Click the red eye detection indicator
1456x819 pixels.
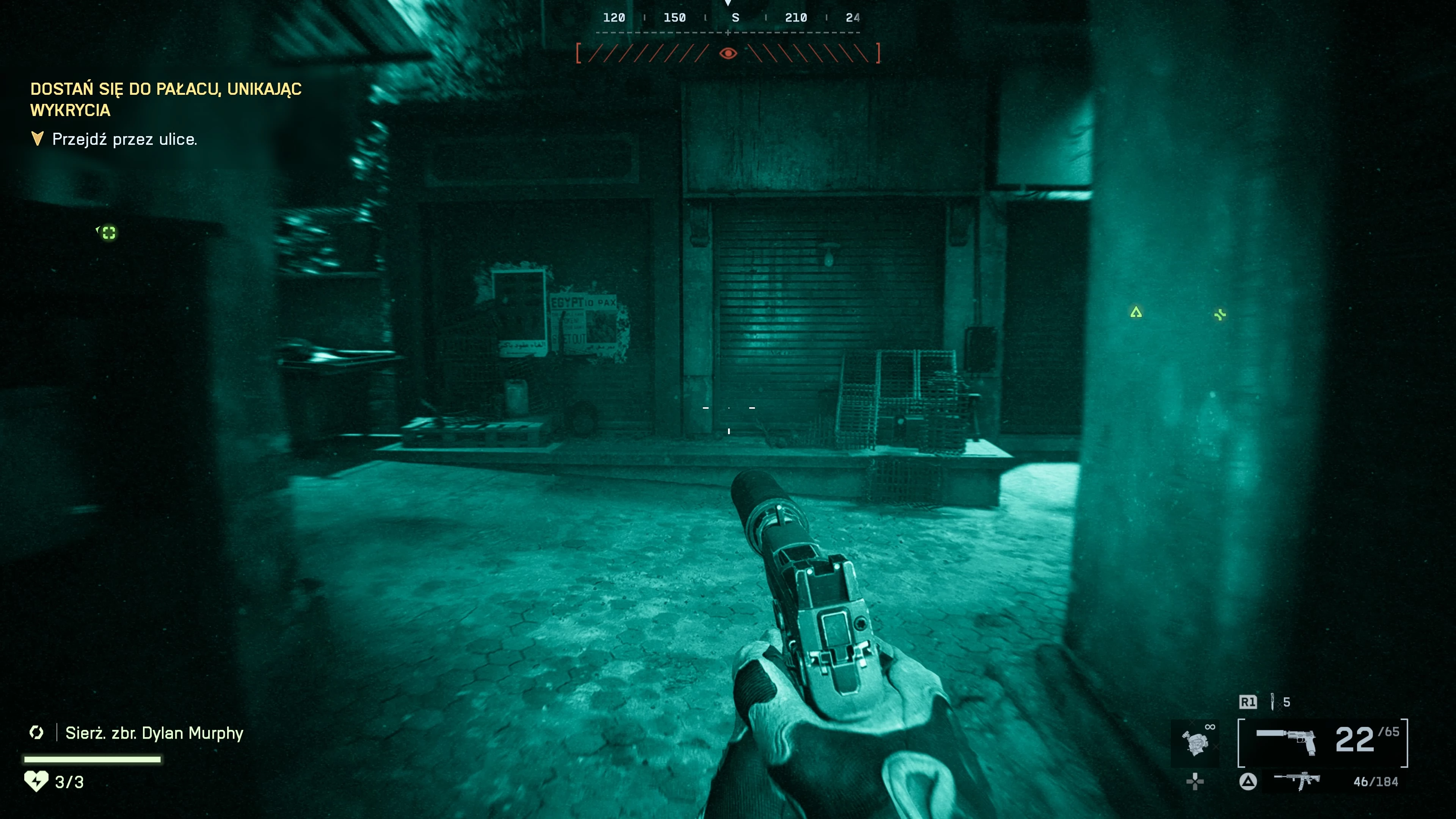(728, 53)
